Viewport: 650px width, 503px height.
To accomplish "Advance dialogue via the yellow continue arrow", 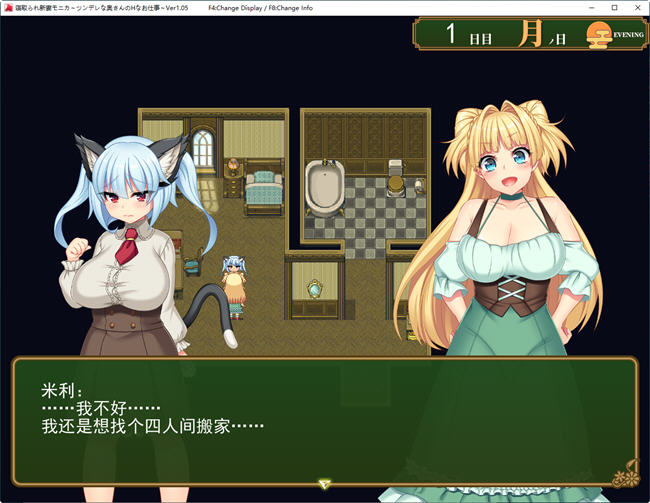I will (x=324, y=484).
